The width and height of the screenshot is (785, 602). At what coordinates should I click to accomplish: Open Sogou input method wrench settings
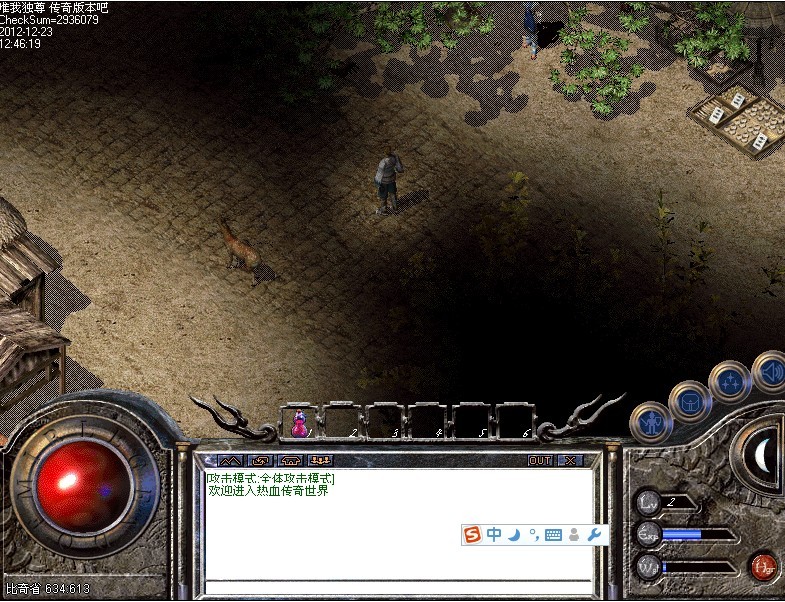(596, 535)
